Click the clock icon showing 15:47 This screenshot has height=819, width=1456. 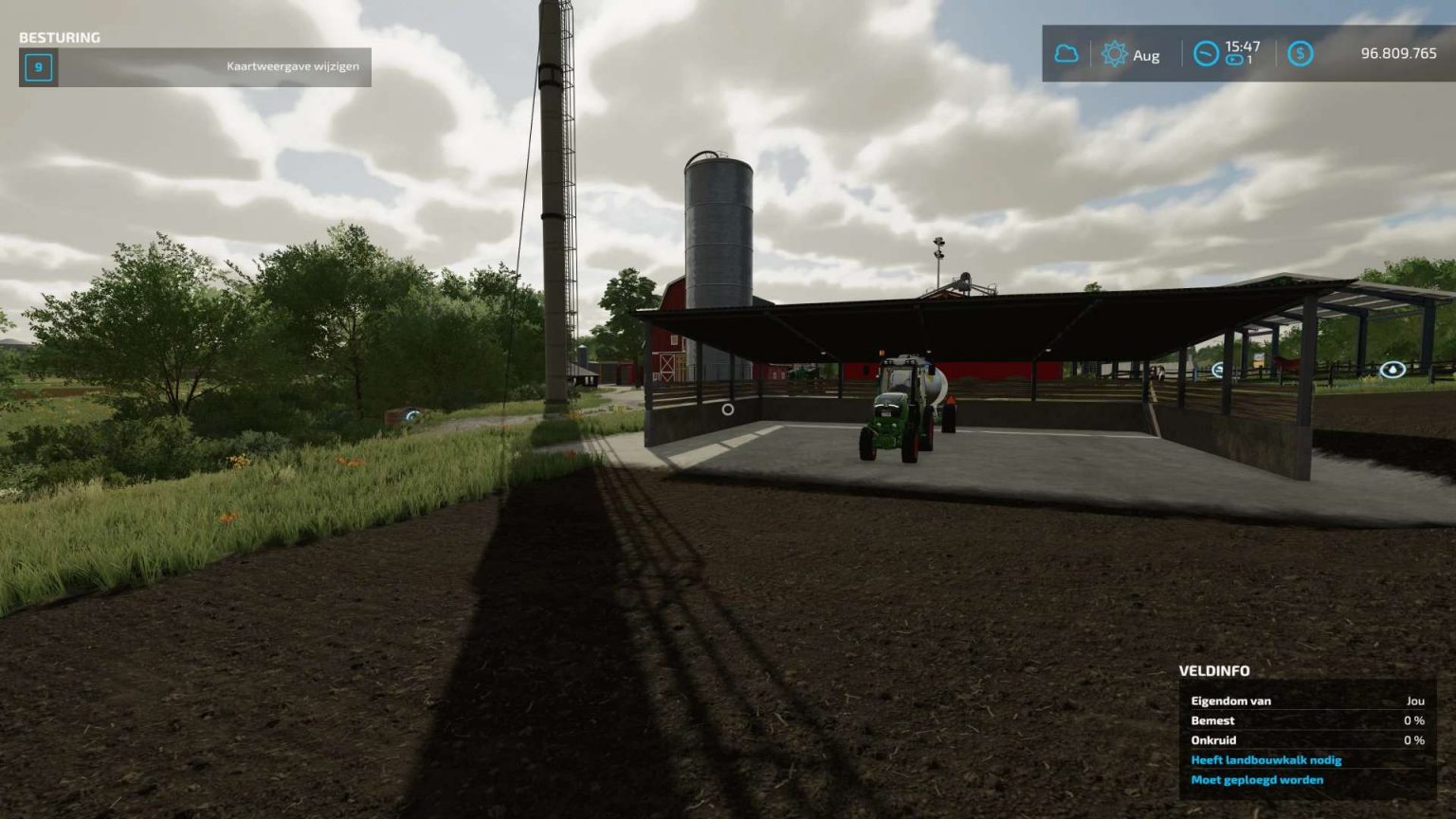click(1206, 55)
